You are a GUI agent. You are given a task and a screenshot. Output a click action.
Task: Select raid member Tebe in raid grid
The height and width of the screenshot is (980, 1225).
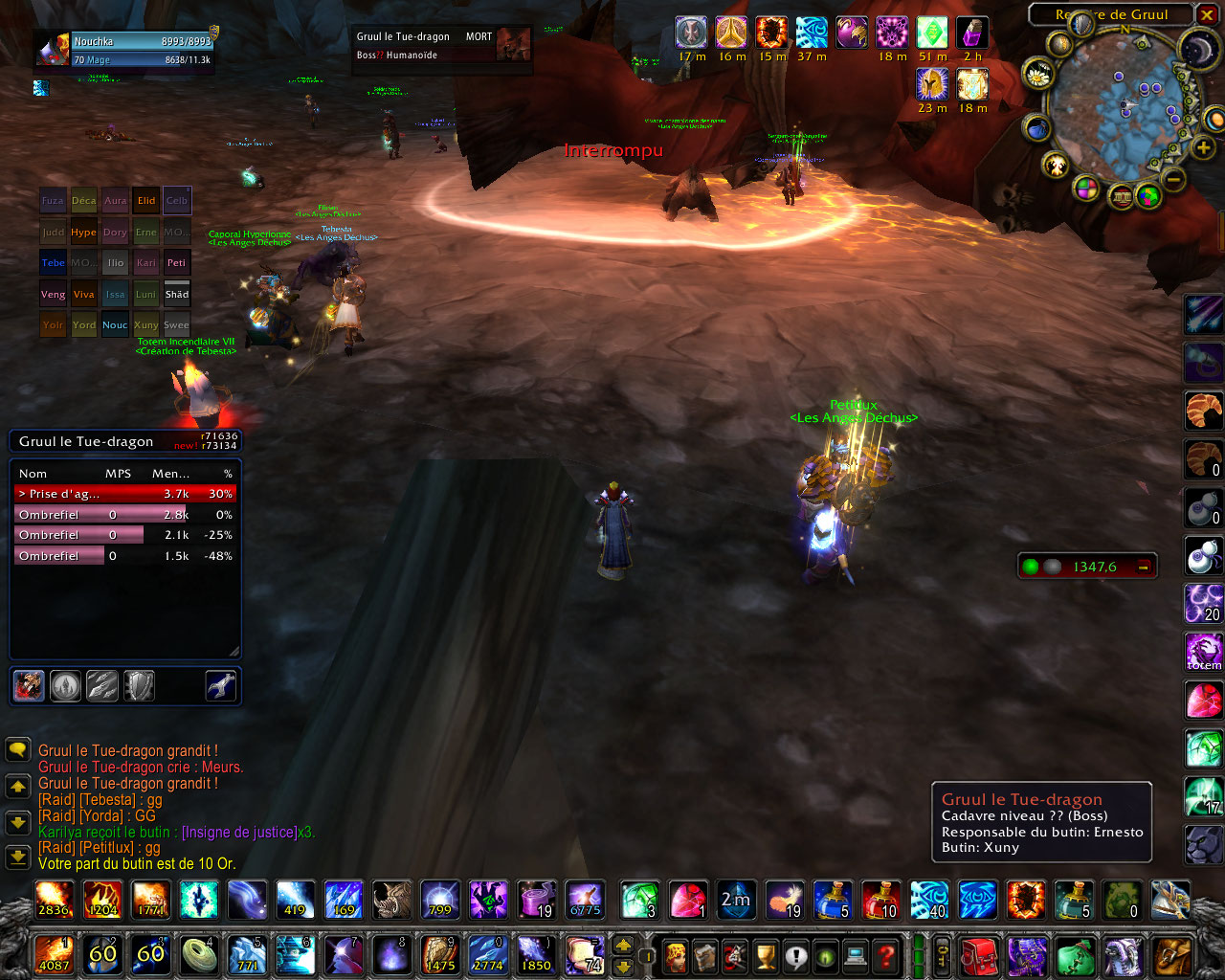(54, 263)
